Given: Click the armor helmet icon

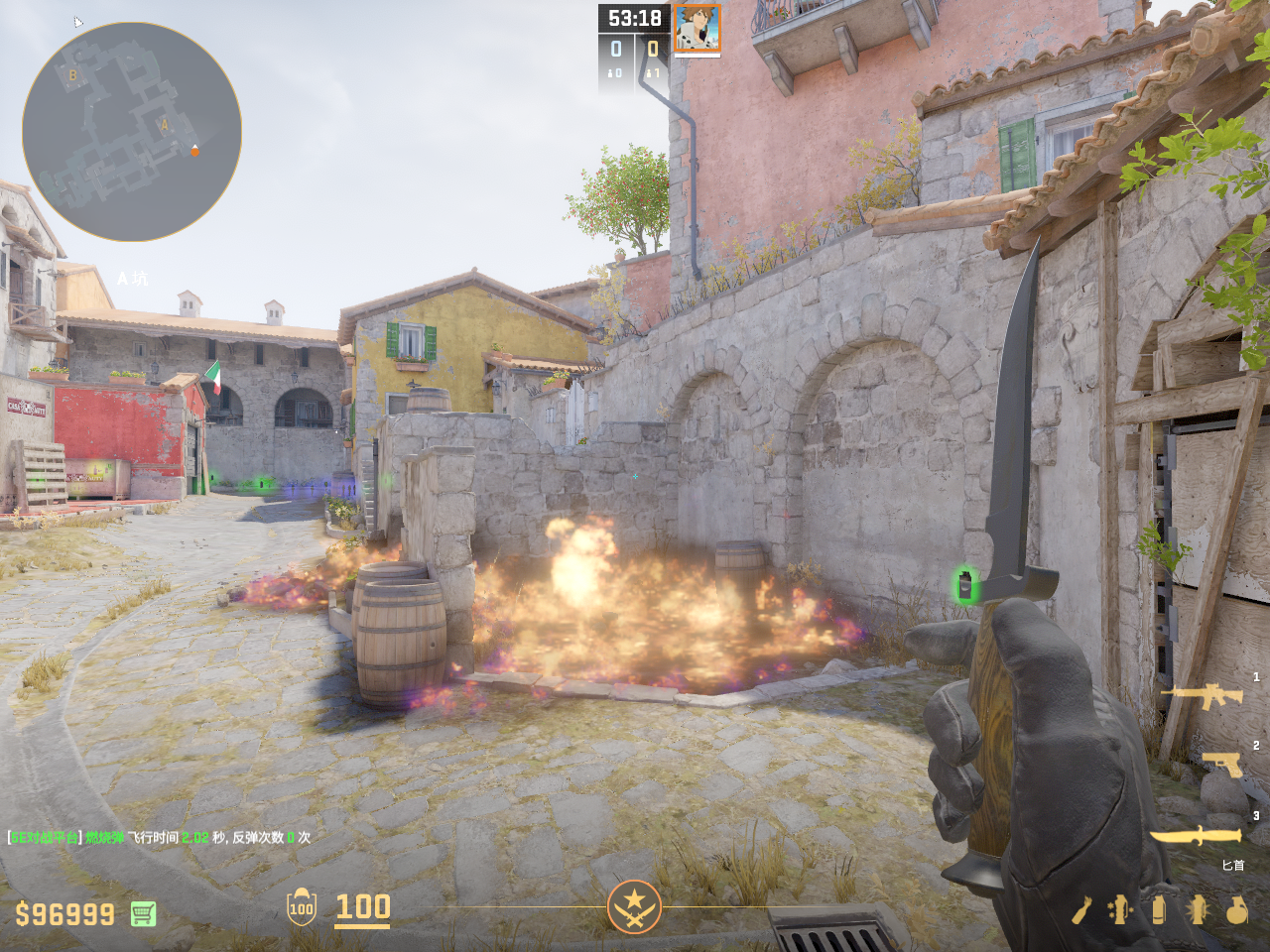Looking at the screenshot, I should tap(302, 906).
